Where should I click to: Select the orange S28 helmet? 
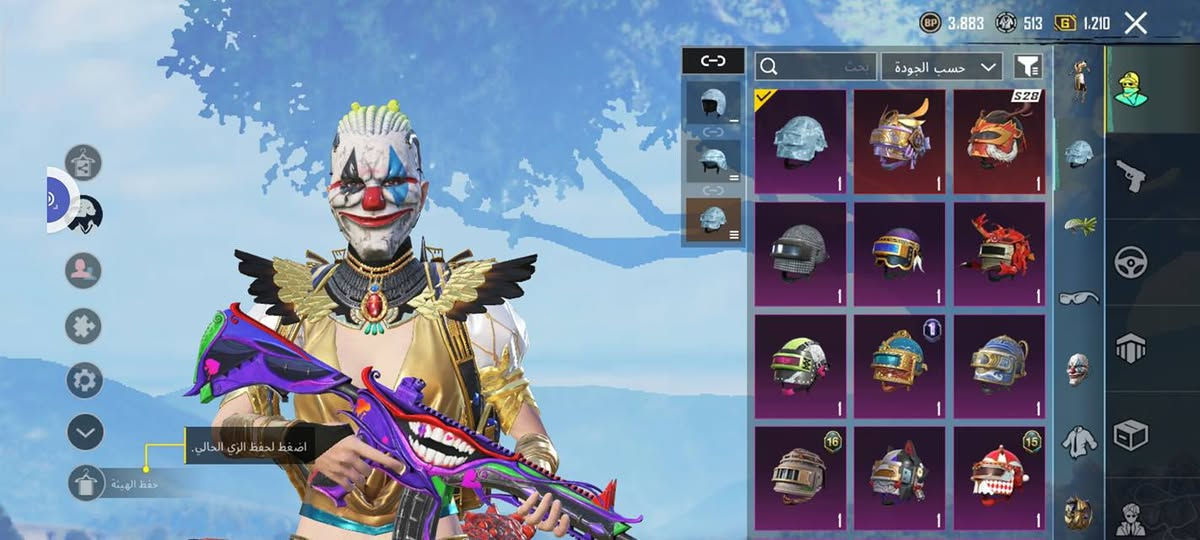click(x=999, y=141)
